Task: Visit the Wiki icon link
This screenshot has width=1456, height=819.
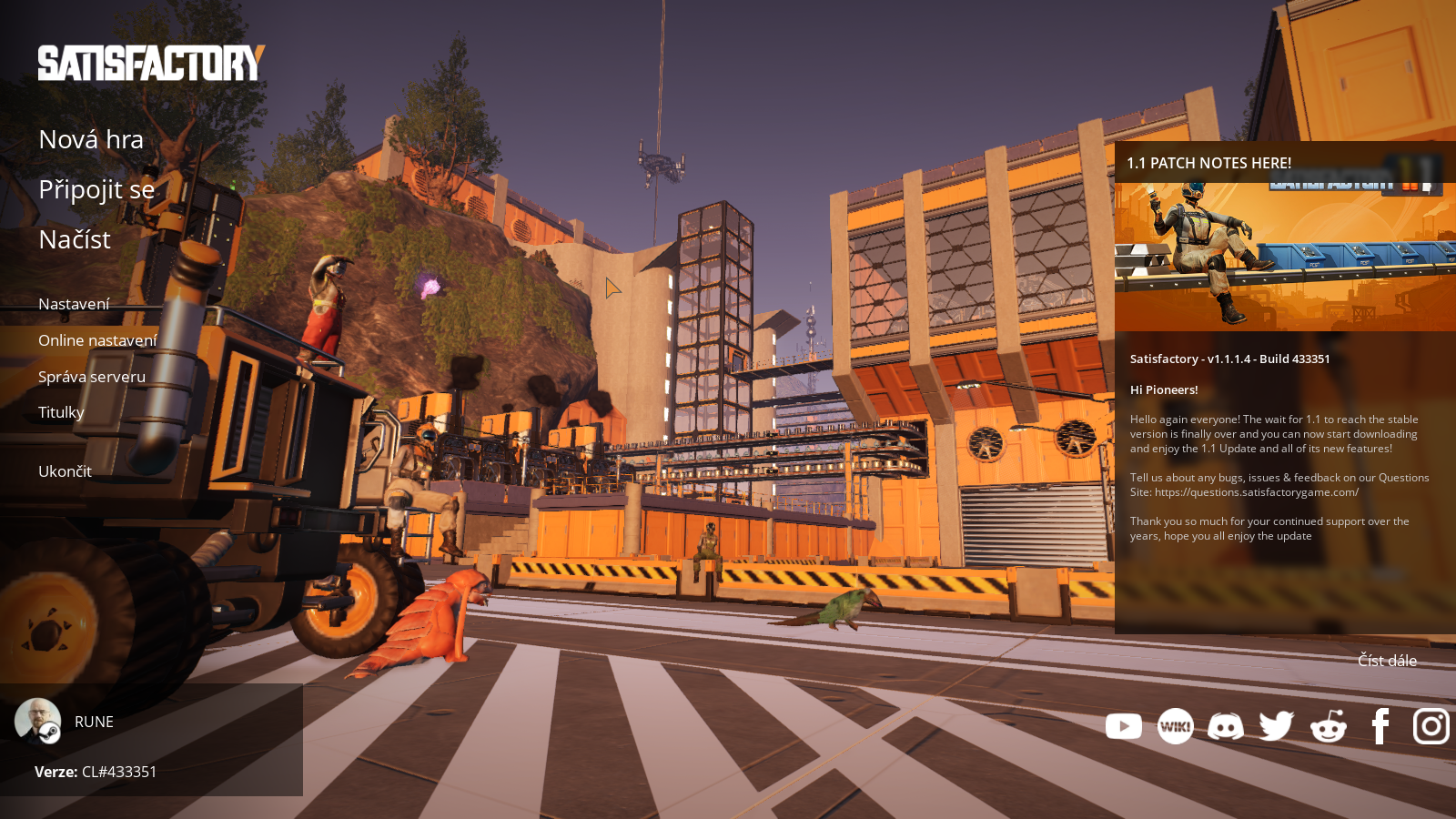Action: tap(1175, 726)
